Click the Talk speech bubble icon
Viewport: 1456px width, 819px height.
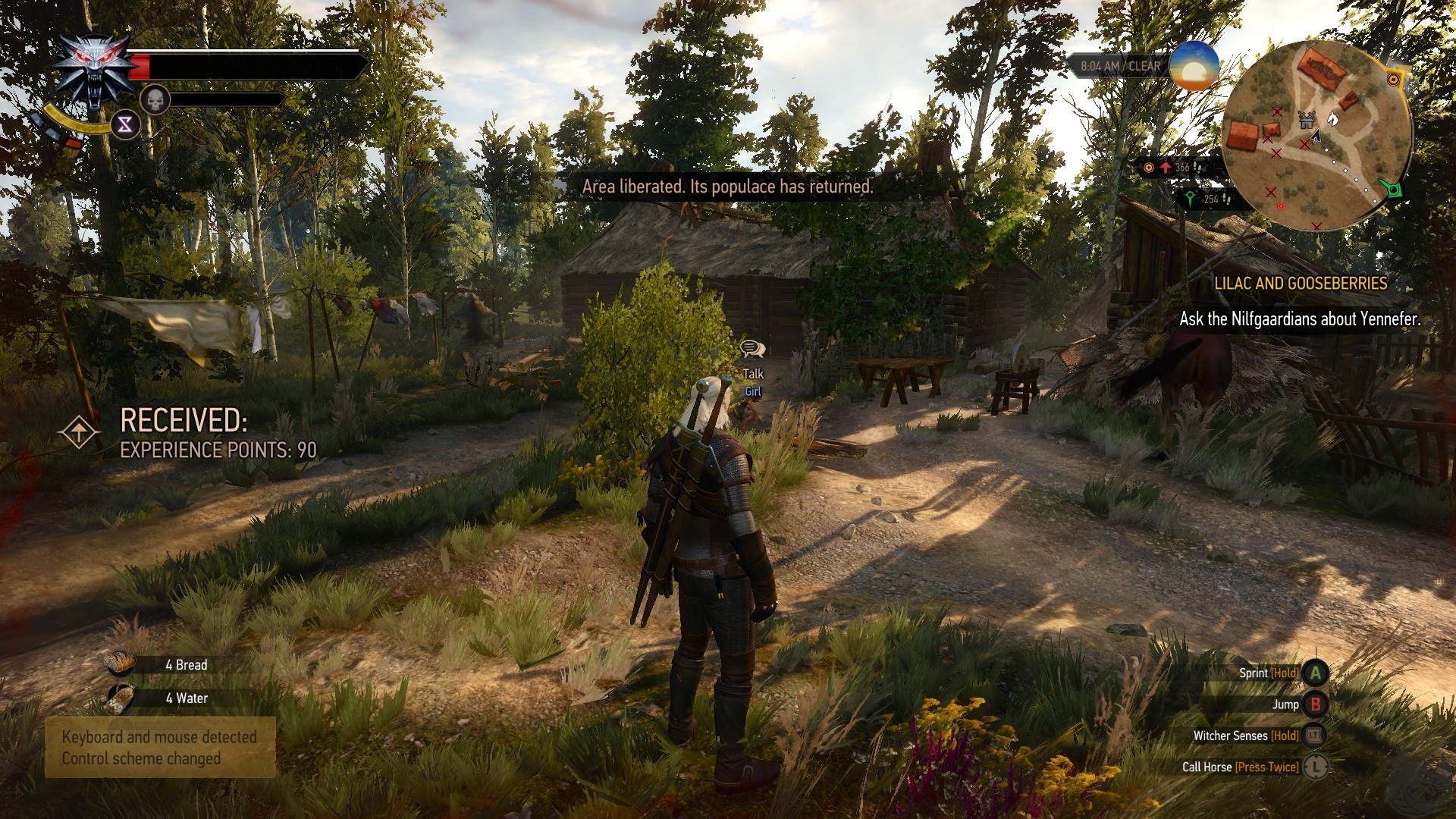tap(752, 349)
